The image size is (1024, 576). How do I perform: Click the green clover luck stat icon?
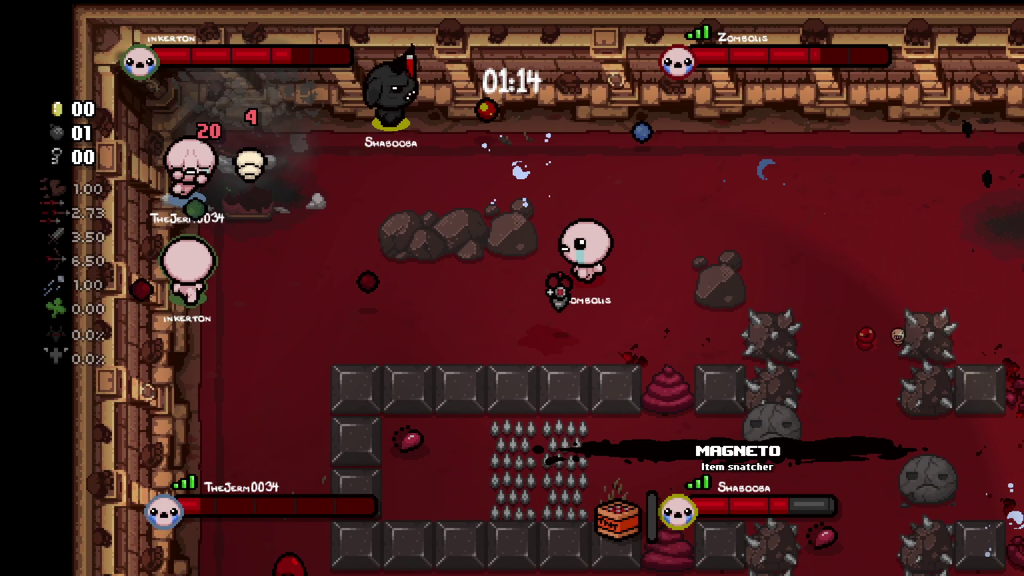click(55, 309)
